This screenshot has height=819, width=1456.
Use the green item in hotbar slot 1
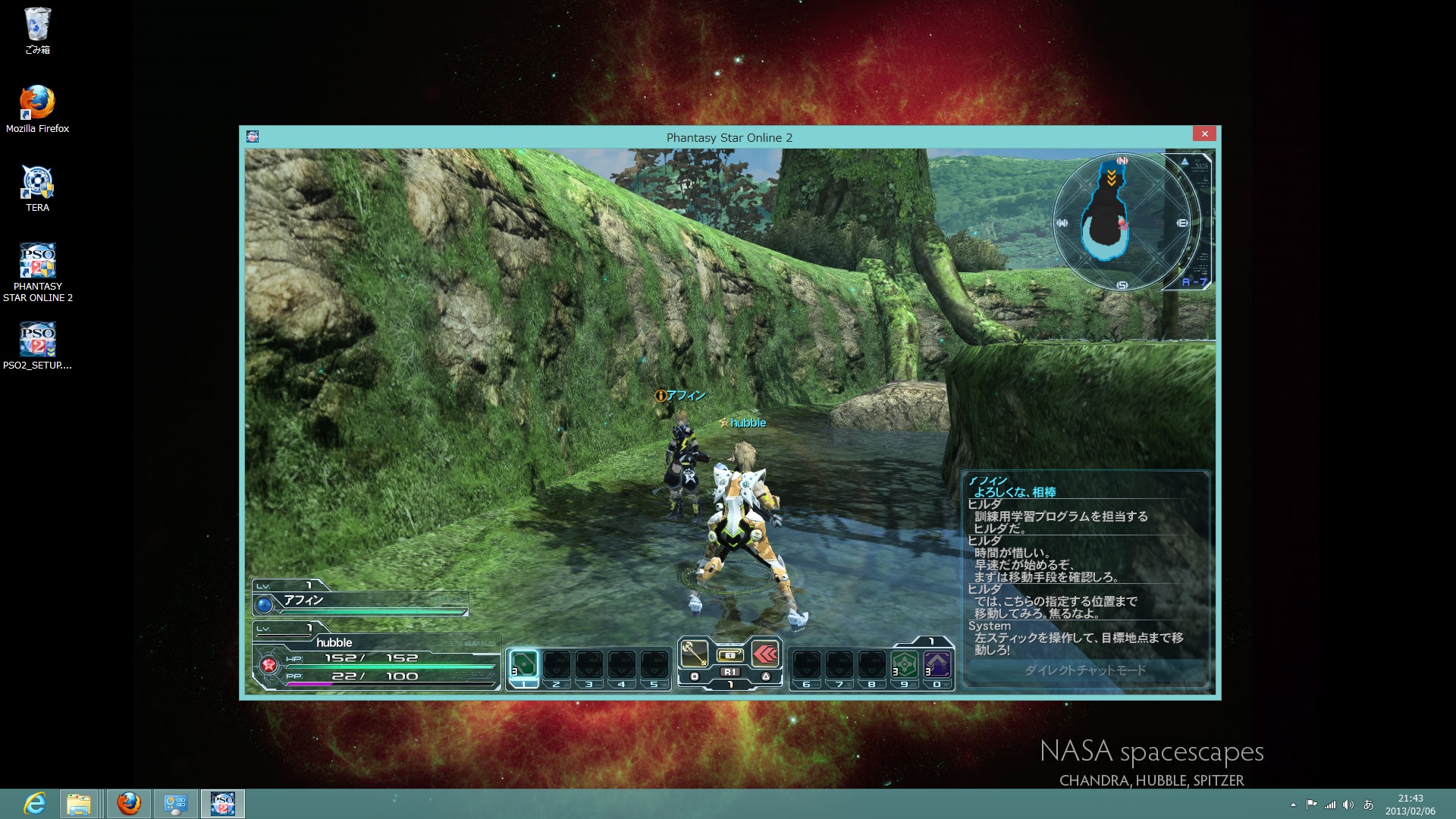tap(523, 665)
